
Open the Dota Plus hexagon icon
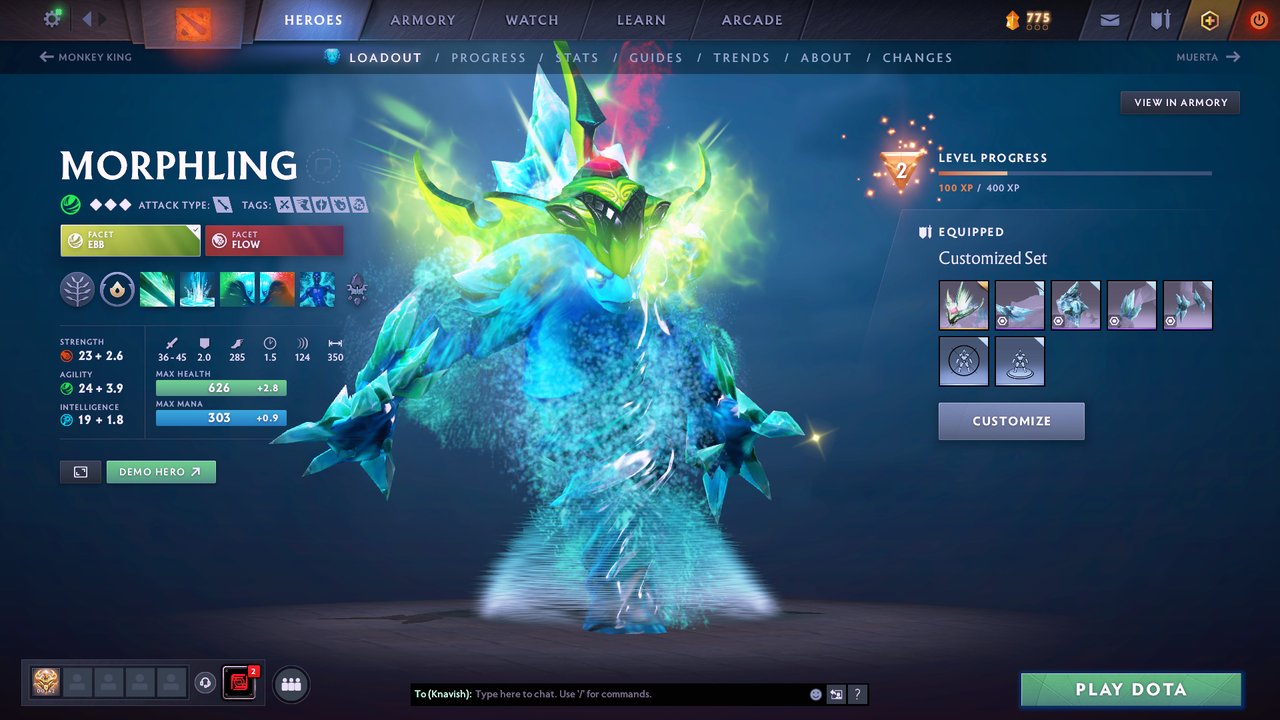pos(1209,19)
